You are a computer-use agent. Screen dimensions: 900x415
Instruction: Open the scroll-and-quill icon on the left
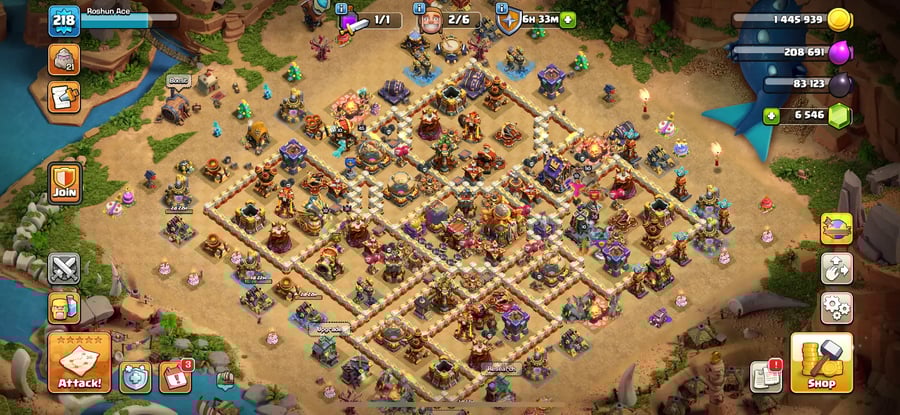coord(64,96)
